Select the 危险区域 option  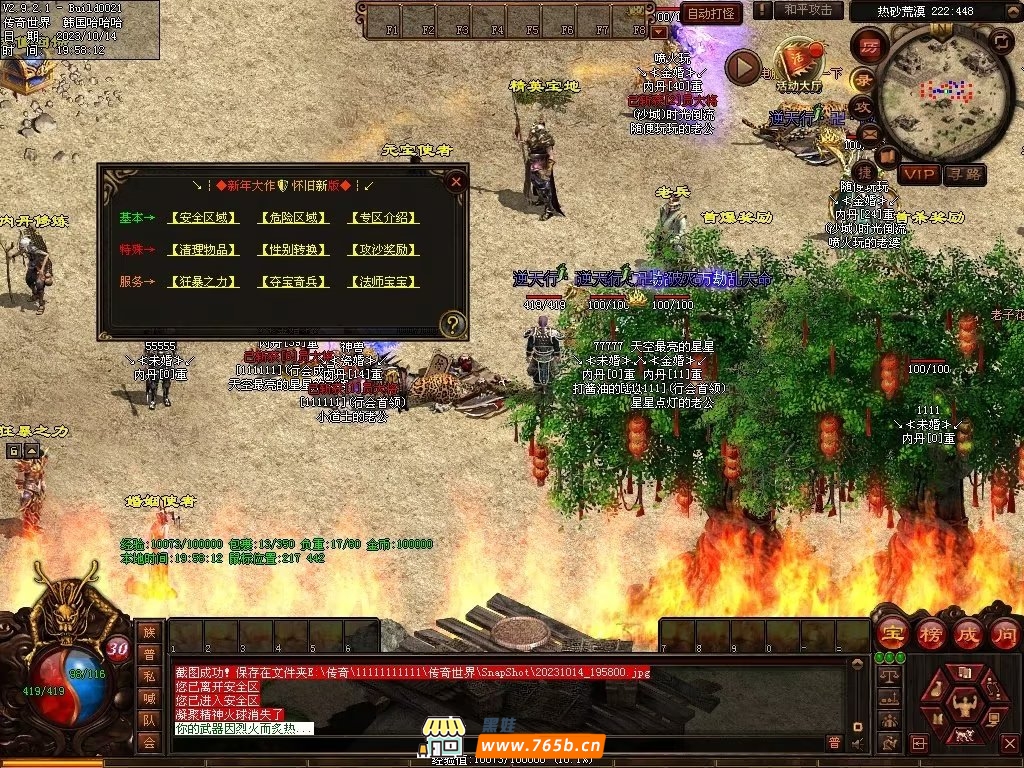(293, 217)
